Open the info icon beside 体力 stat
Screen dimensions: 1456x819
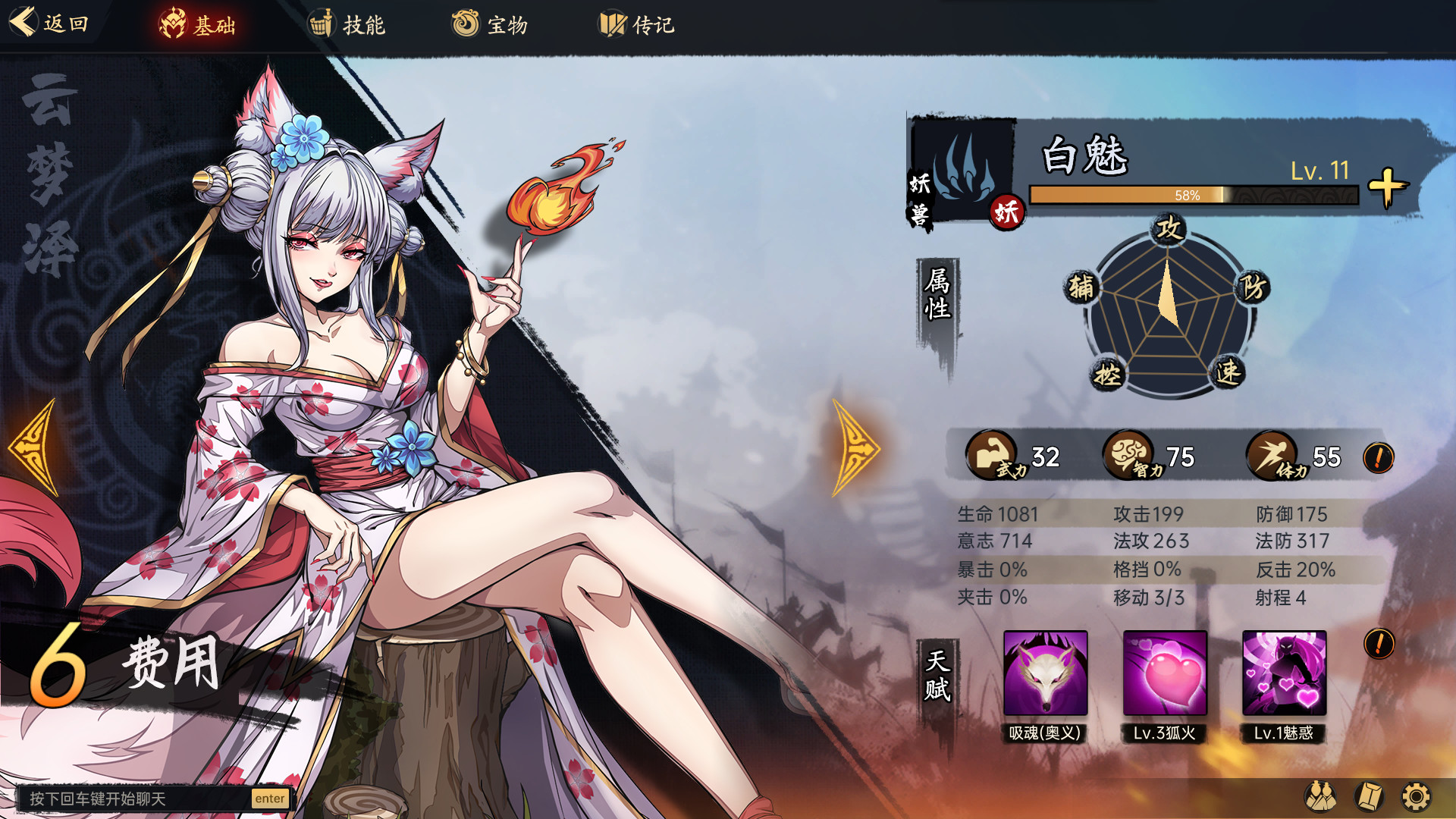tap(1378, 458)
